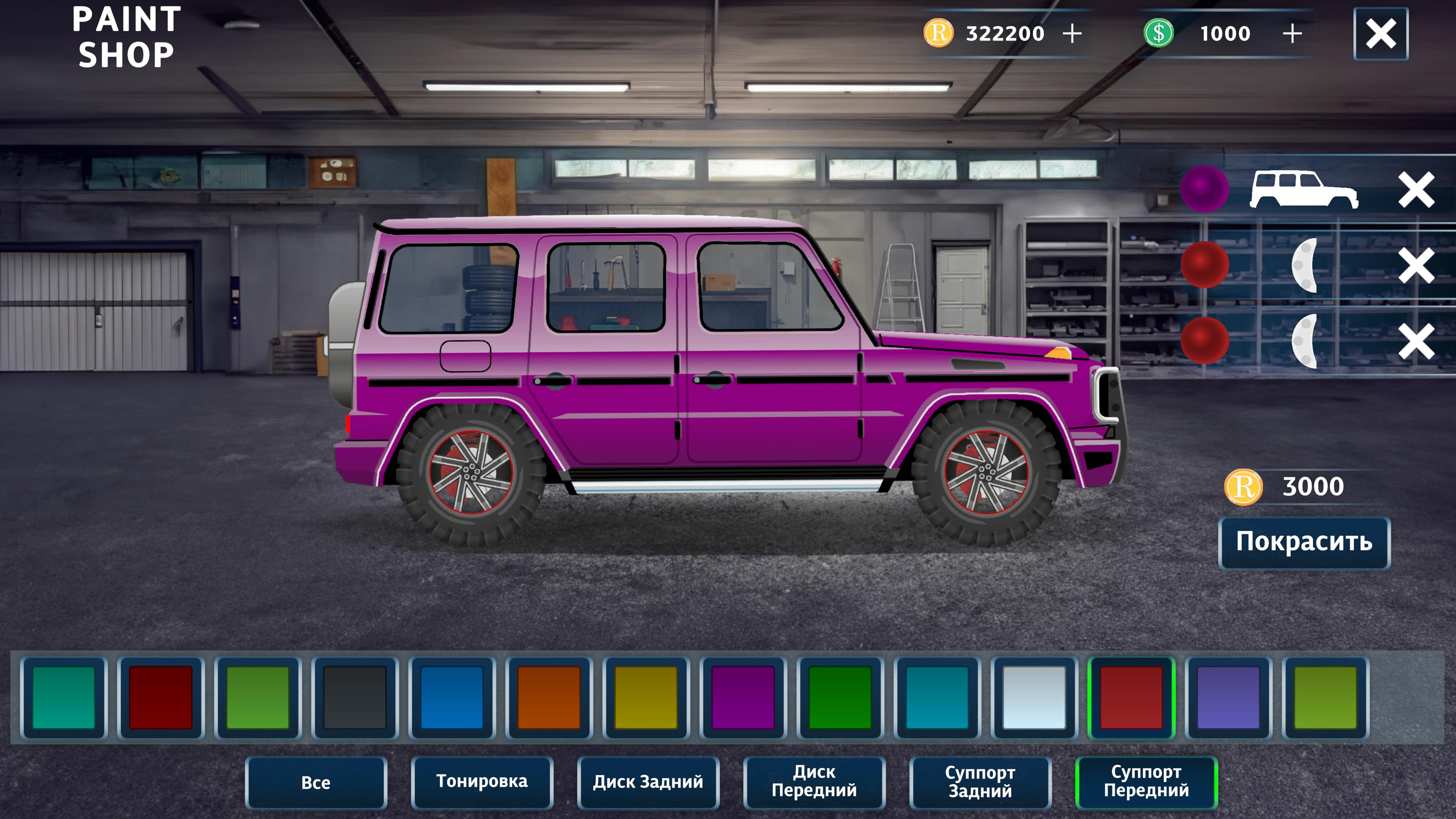Choose the white color swatch

[1034, 698]
